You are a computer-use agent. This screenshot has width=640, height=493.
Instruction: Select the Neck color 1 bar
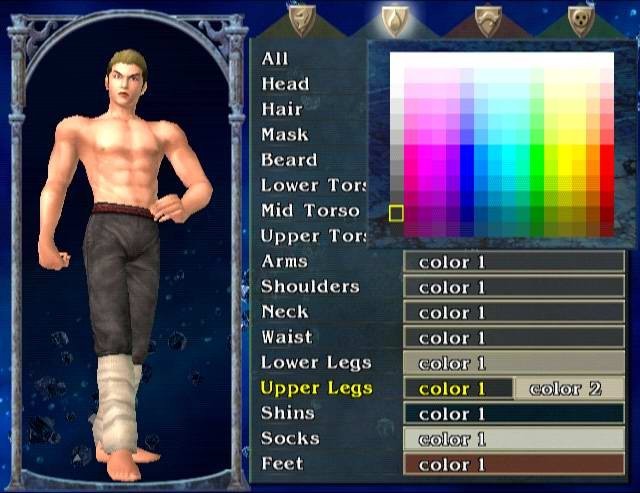tap(514, 312)
